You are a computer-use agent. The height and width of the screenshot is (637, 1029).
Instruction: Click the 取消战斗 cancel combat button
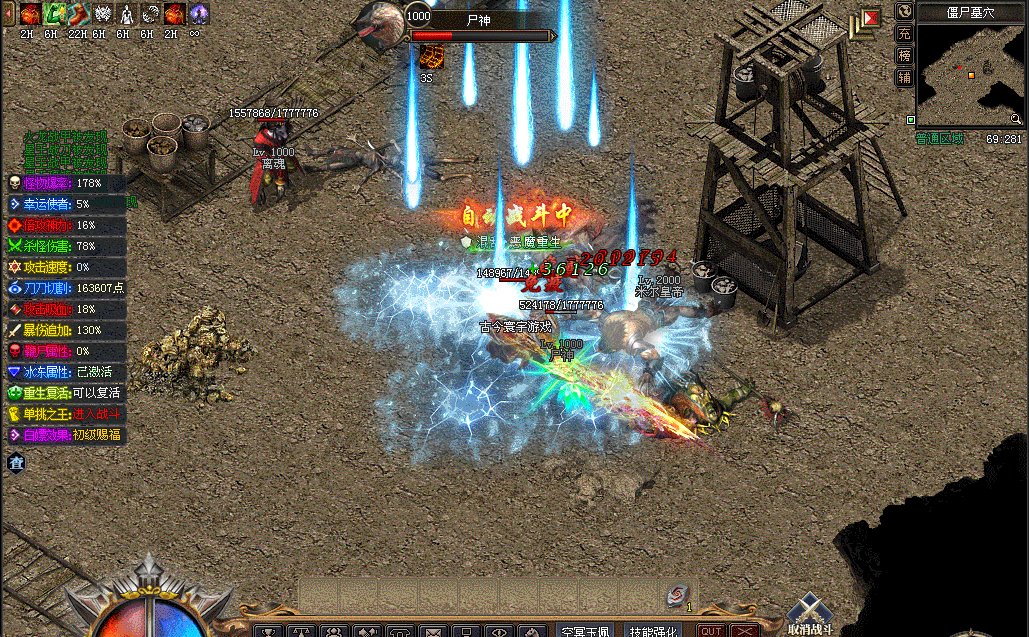click(808, 613)
